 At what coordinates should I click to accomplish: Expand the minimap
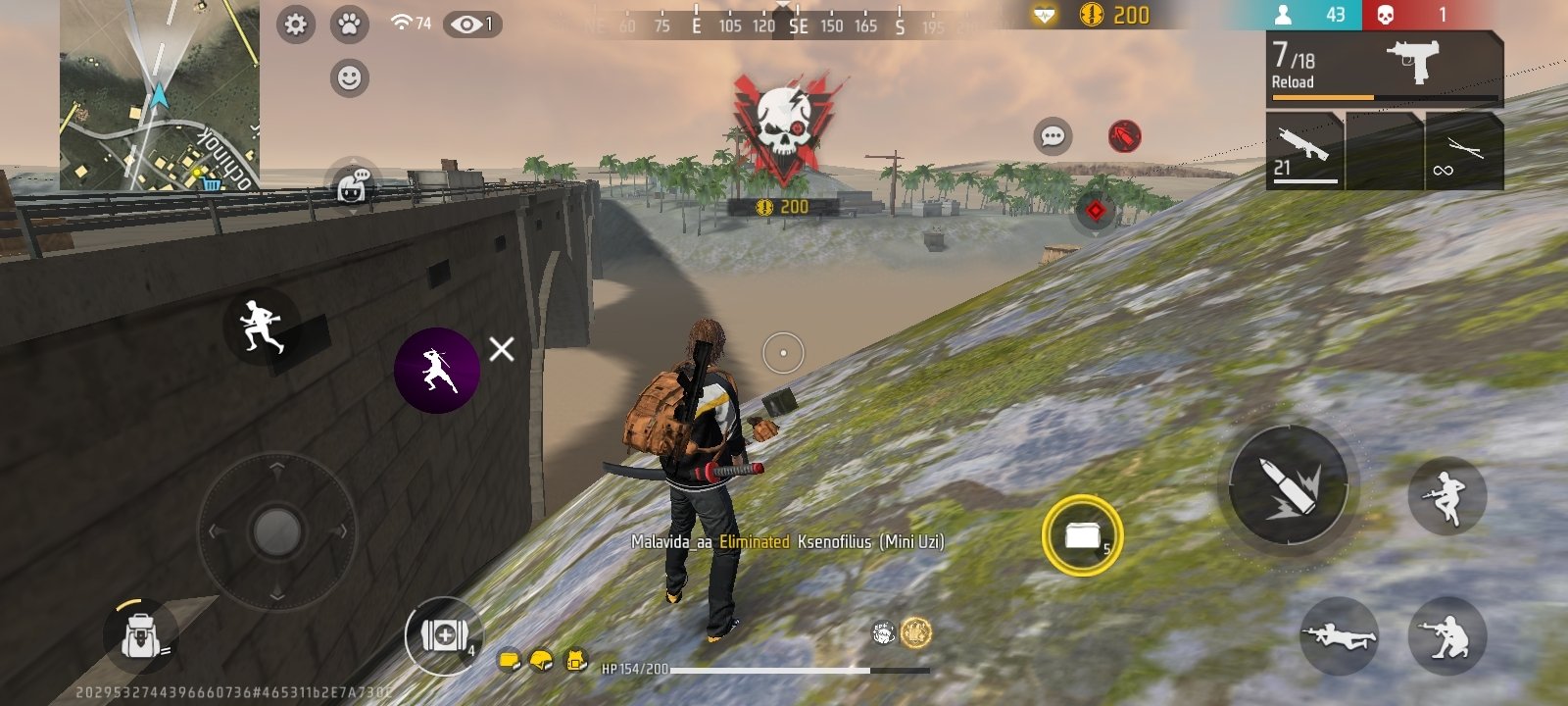click(160, 94)
